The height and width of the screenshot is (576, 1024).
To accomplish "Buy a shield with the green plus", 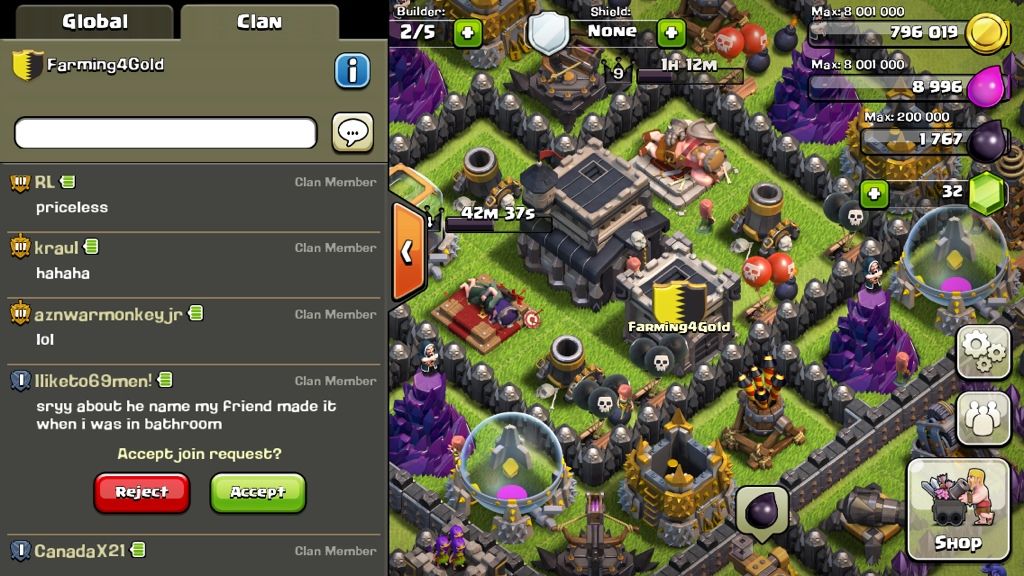I will pyautogui.click(x=671, y=33).
